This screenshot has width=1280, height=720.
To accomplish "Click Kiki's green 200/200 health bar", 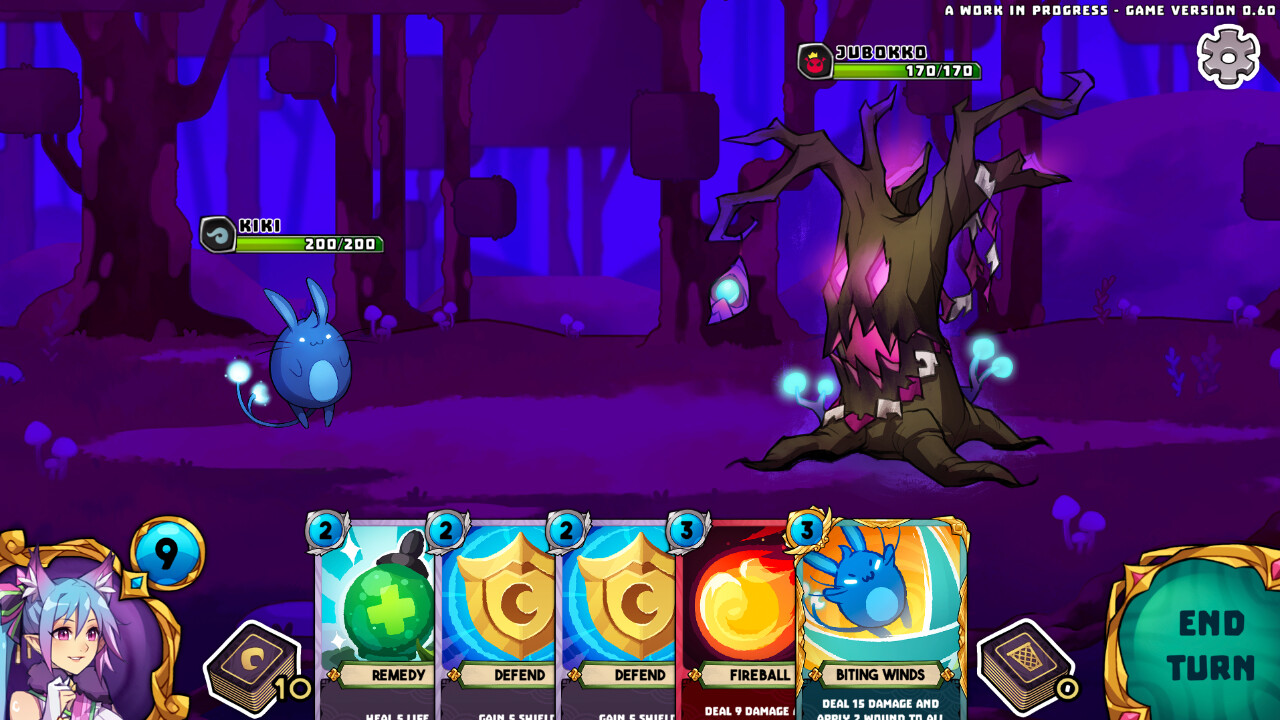I will tap(310, 241).
